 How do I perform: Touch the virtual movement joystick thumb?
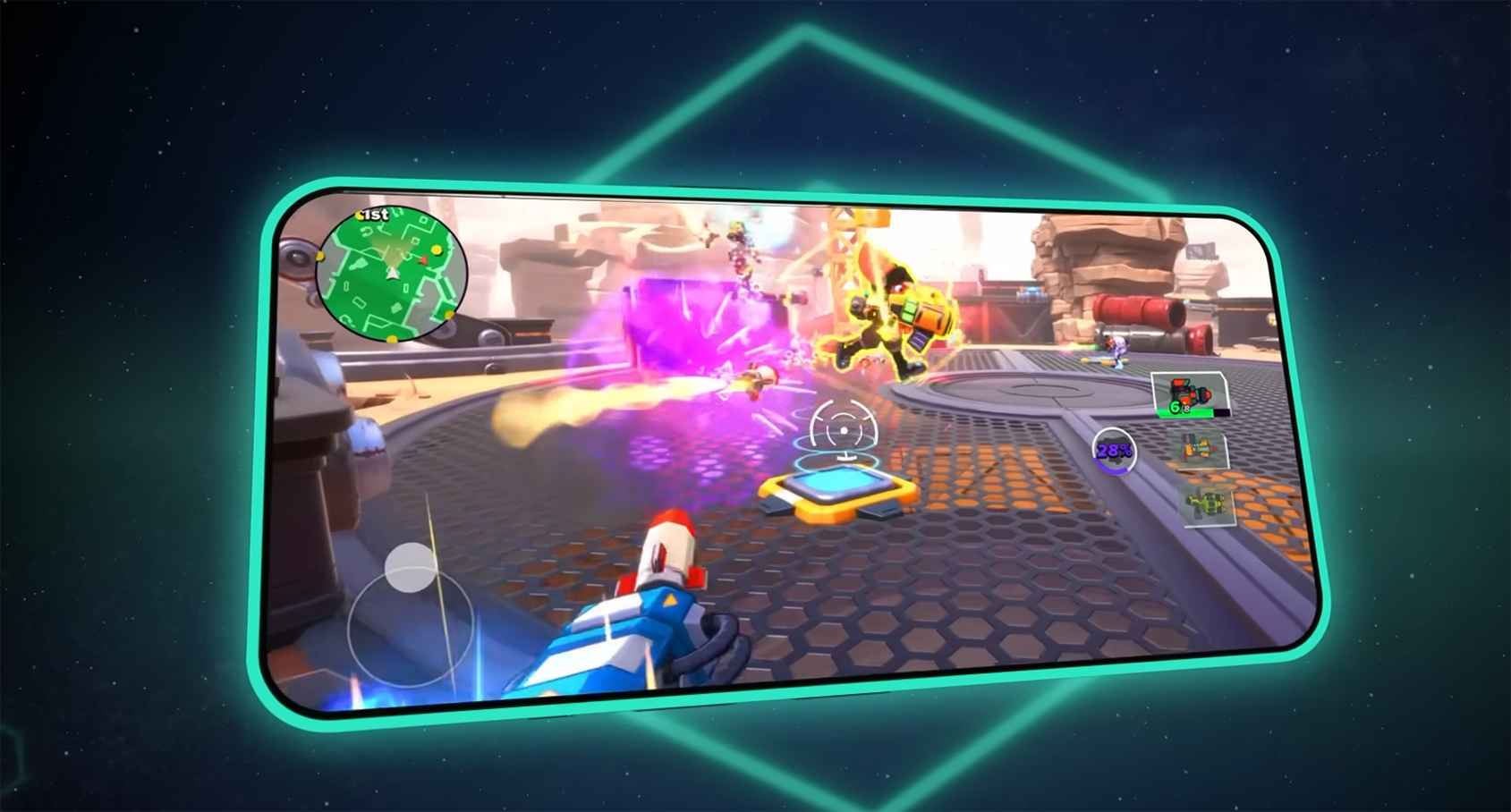411,567
